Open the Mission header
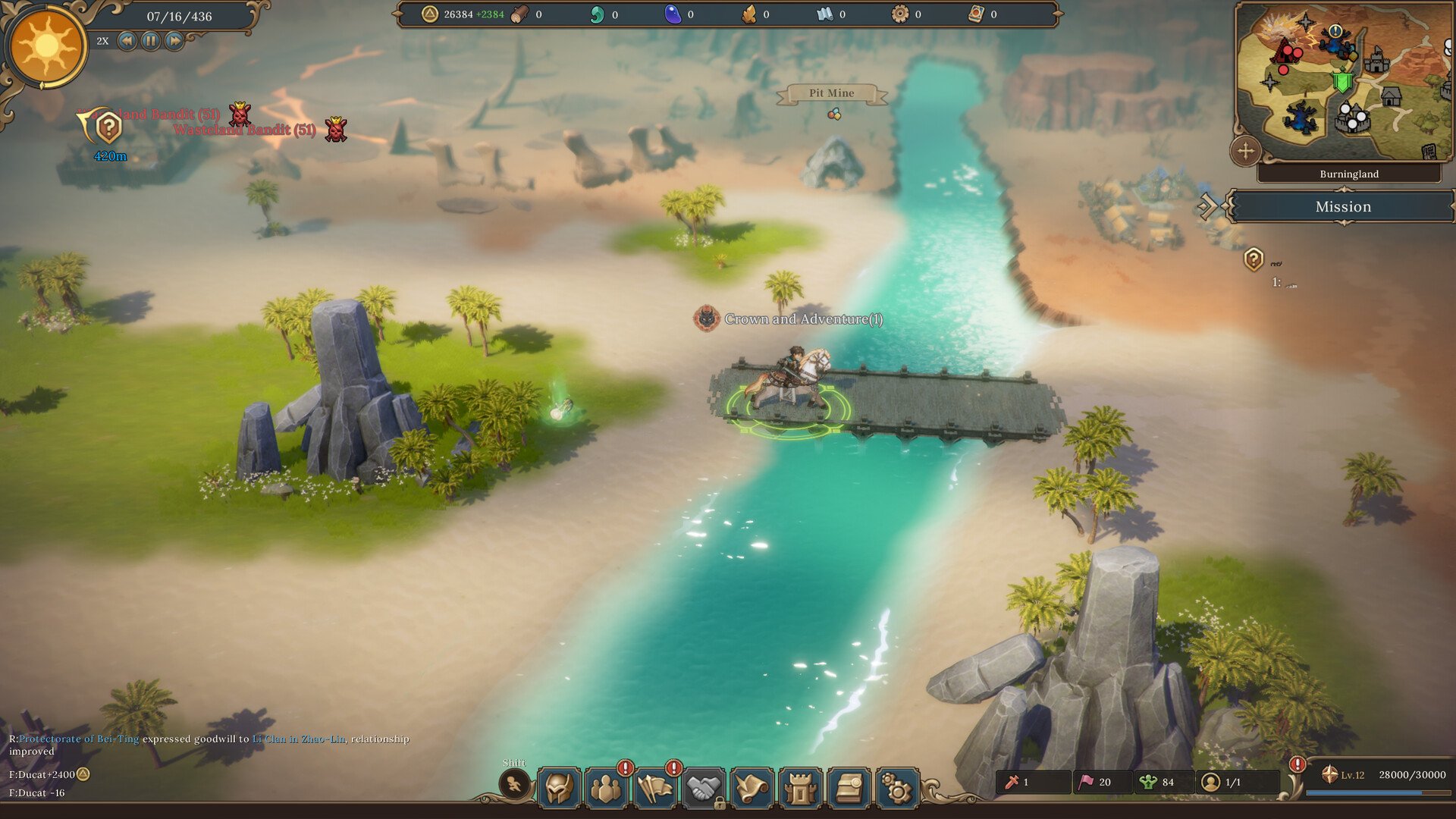This screenshot has height=819, width=1456. [x=1342, y=206]
